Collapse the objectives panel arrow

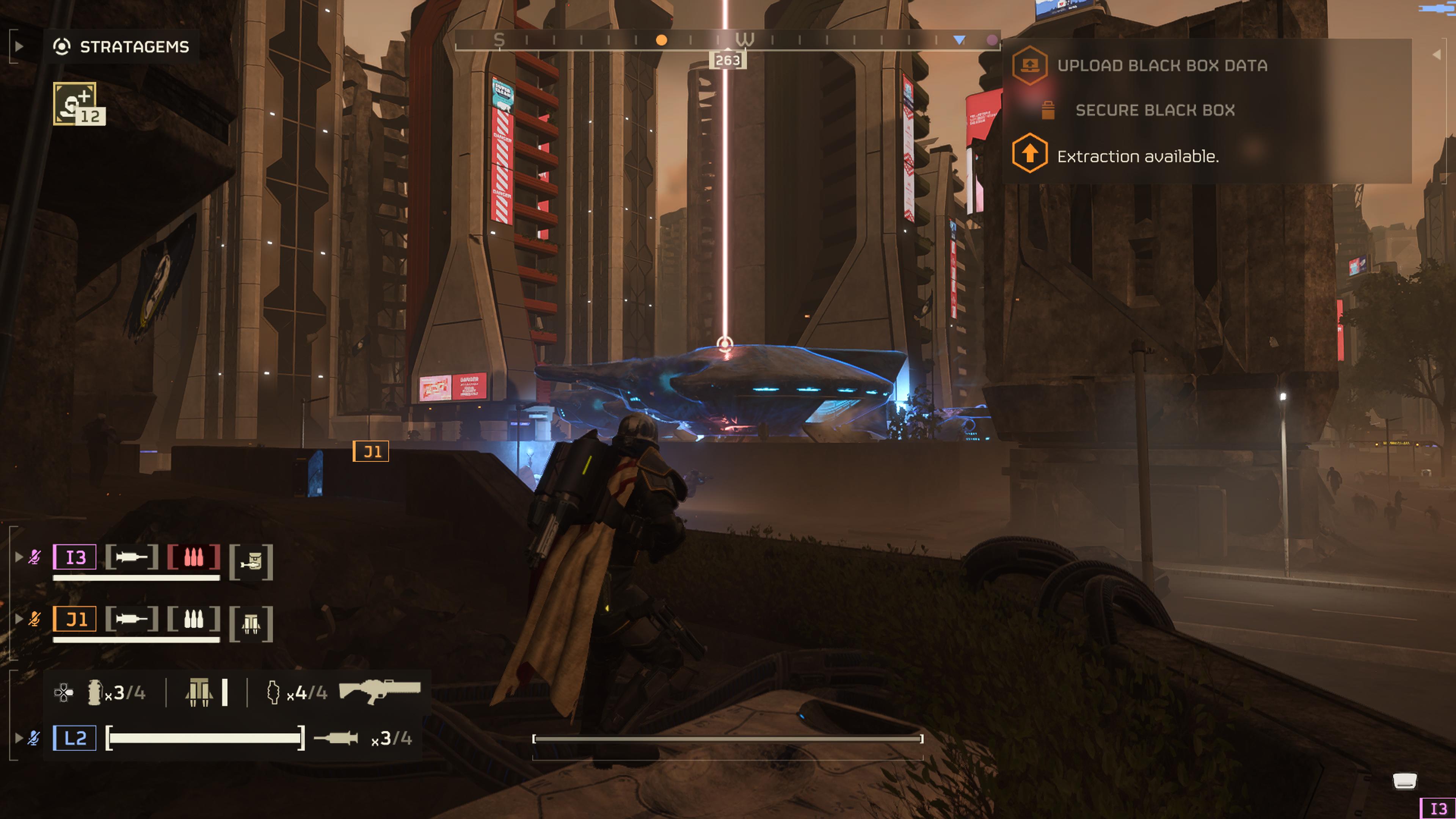[x=1437, y=55]
